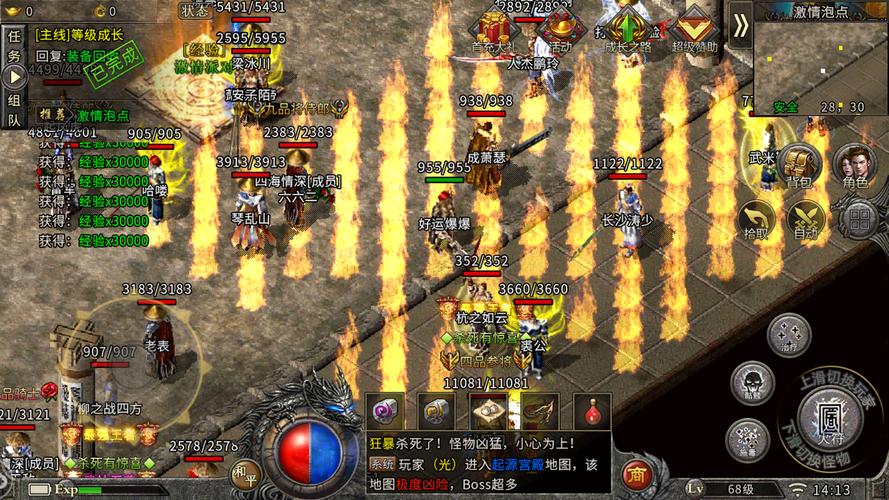
Task: Open the 商 shop button
Action: [635, 471]
